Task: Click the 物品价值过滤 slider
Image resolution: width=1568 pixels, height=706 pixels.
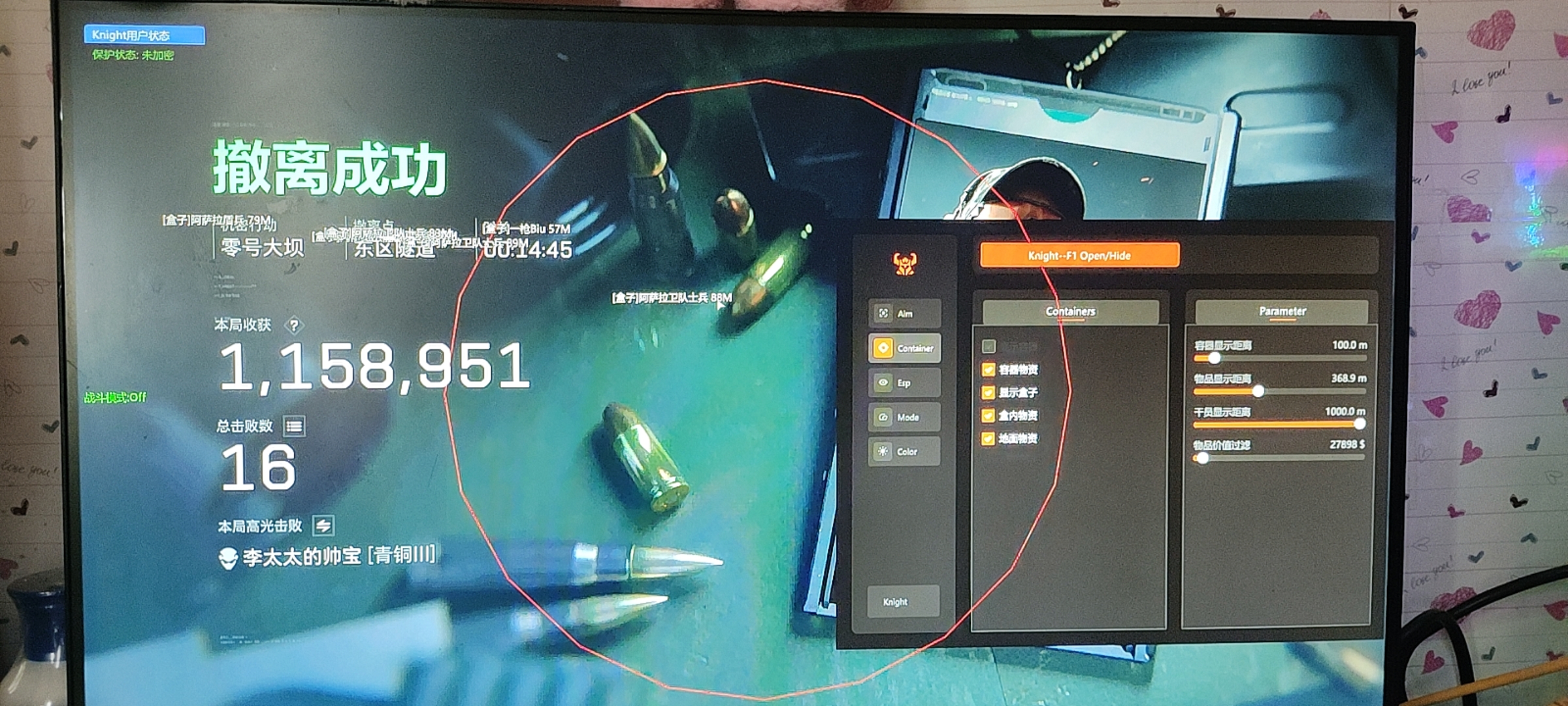Action: coord(1279,458)
